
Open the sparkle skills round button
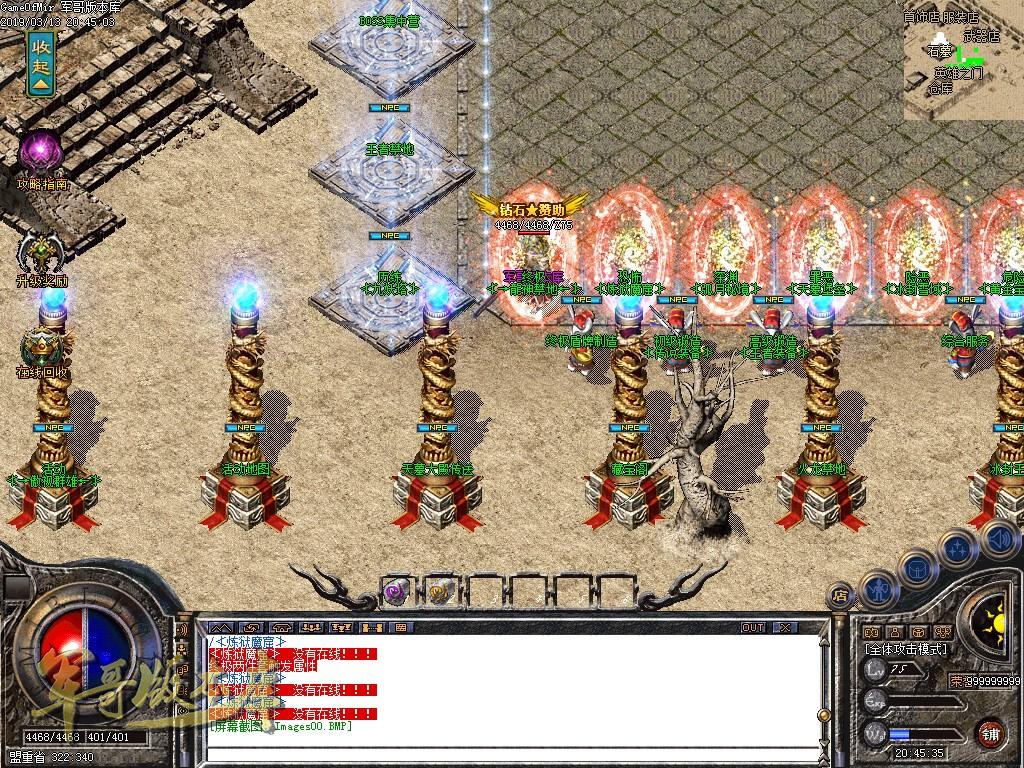pos(957,548)
